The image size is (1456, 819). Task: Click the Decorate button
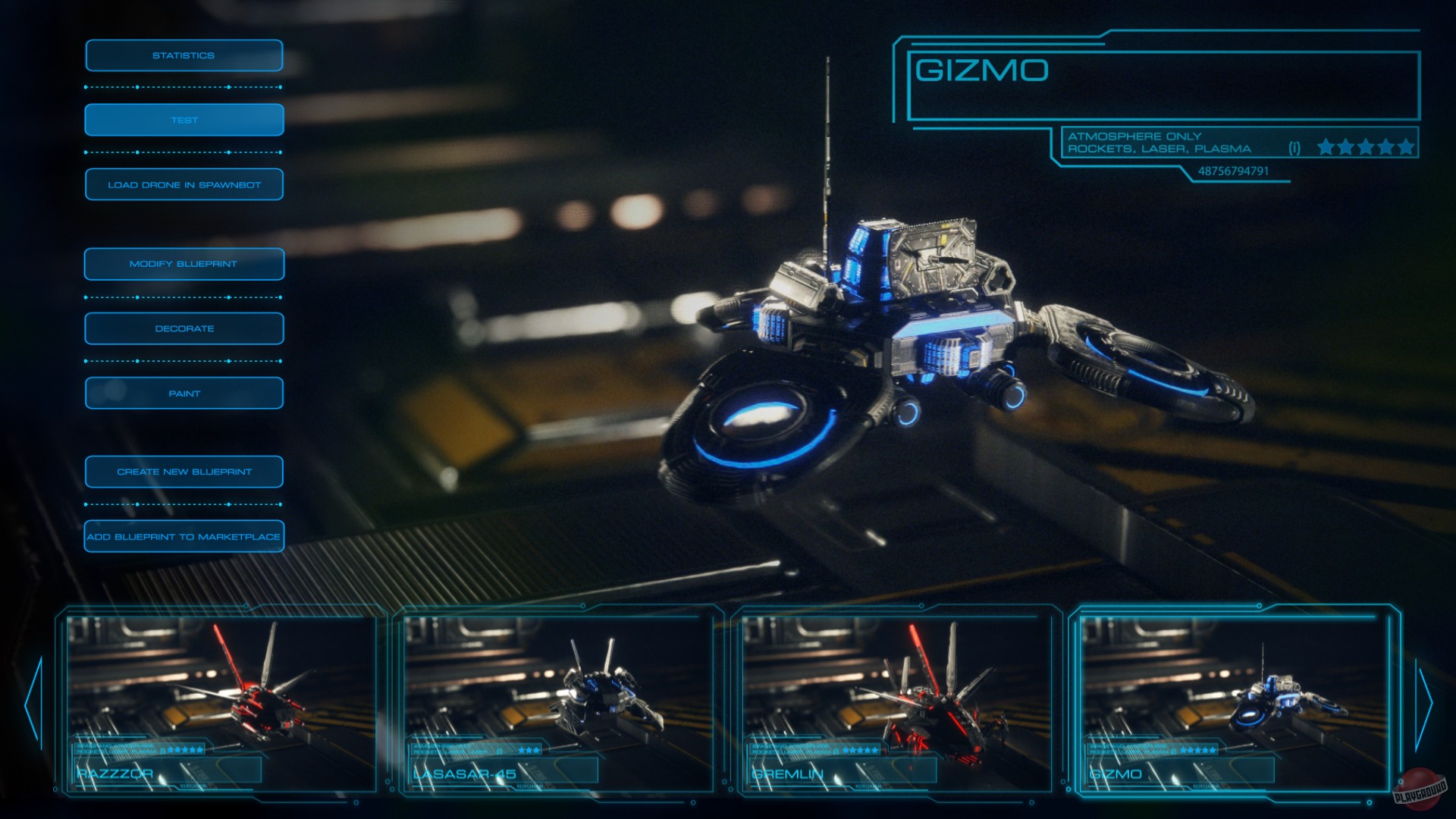tap(184, 328)
